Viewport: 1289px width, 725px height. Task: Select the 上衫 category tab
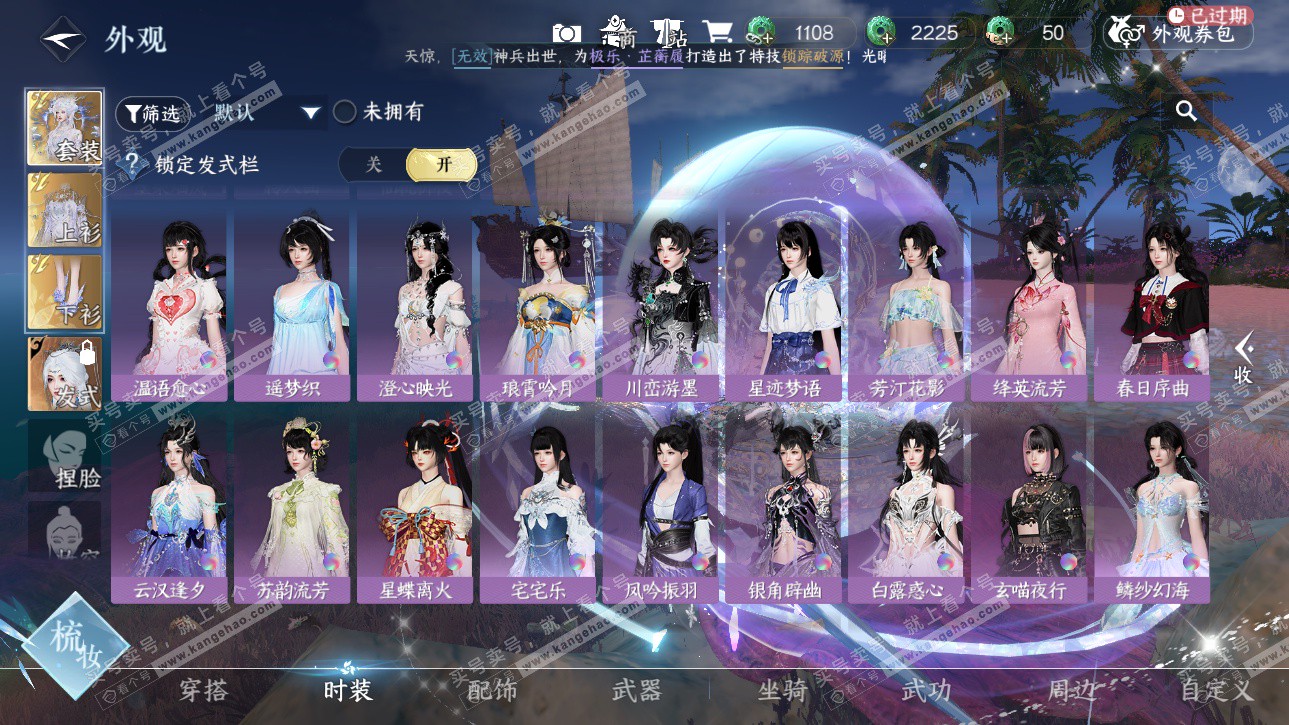point(64,209)
